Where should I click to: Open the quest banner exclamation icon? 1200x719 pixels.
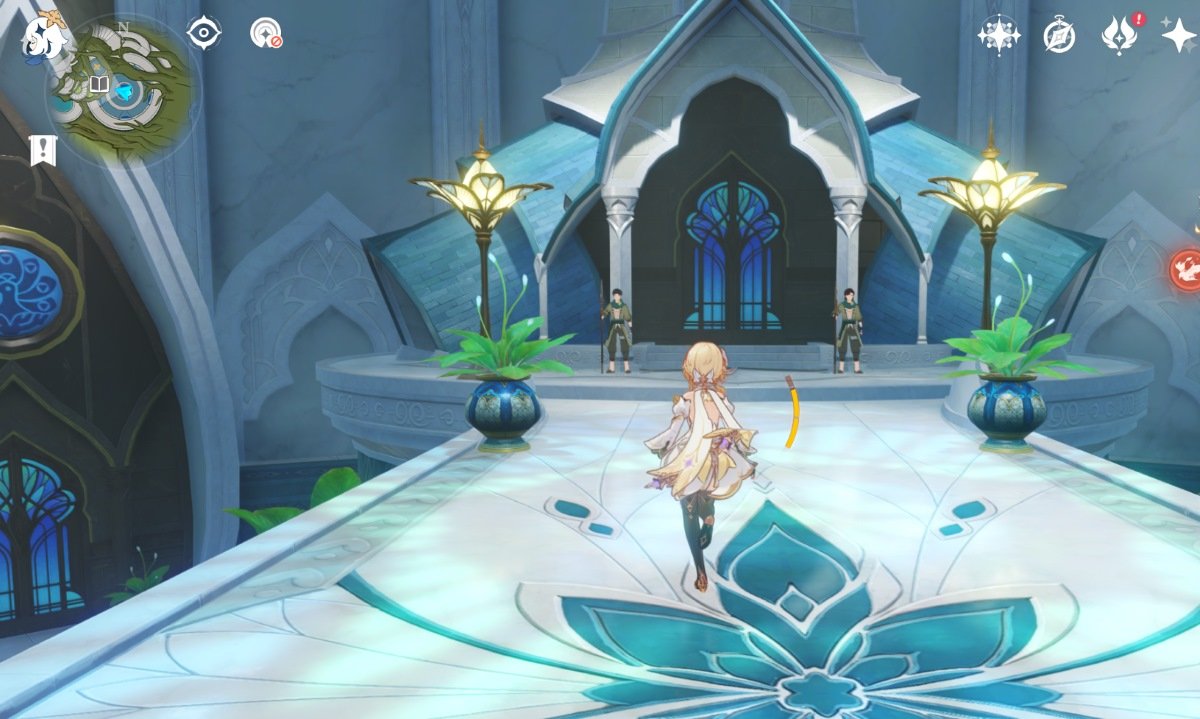[x=43, y=151]
